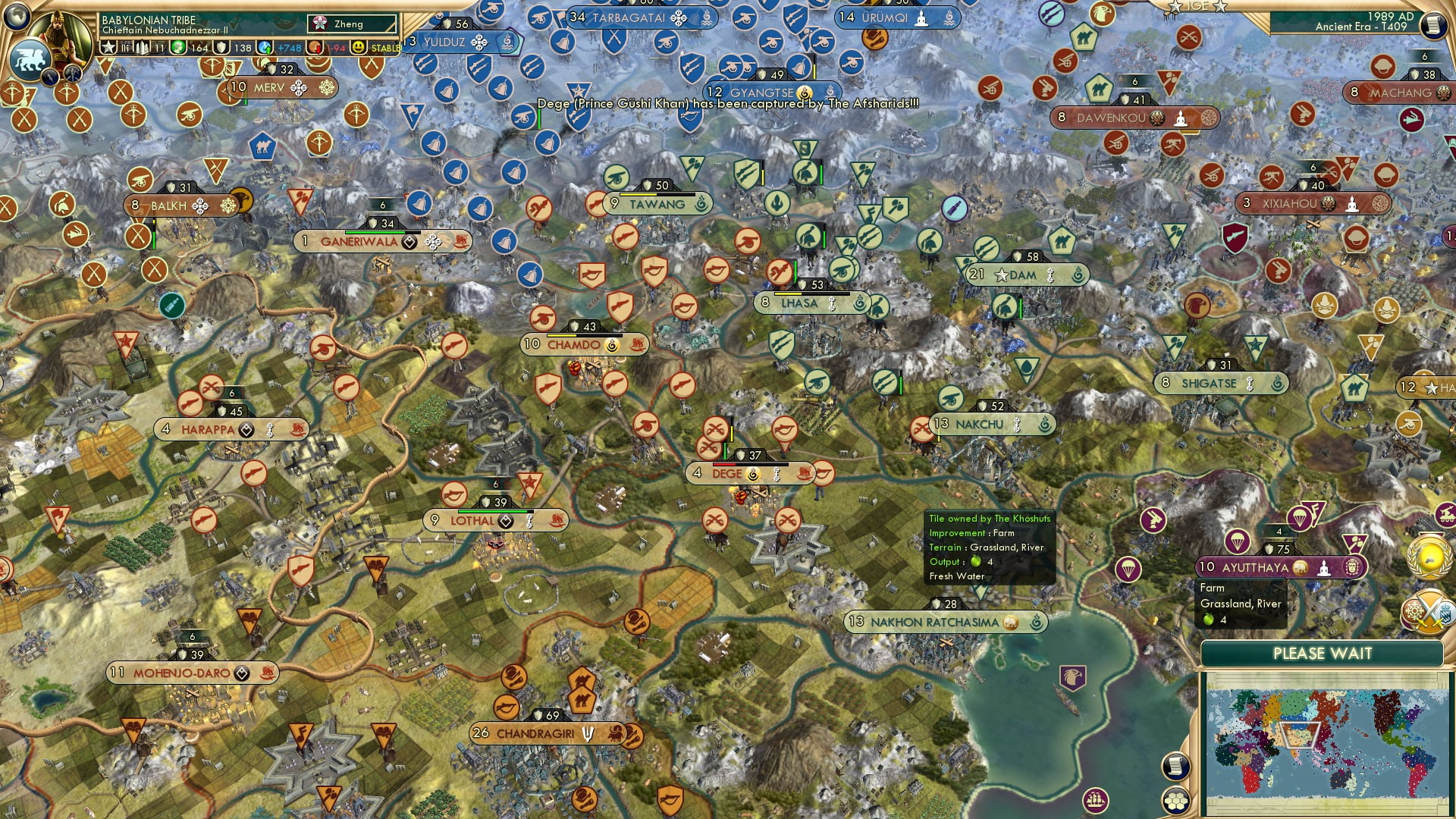
Task: Click the purple ship trade notification icon
Action: pos(1094,802)
